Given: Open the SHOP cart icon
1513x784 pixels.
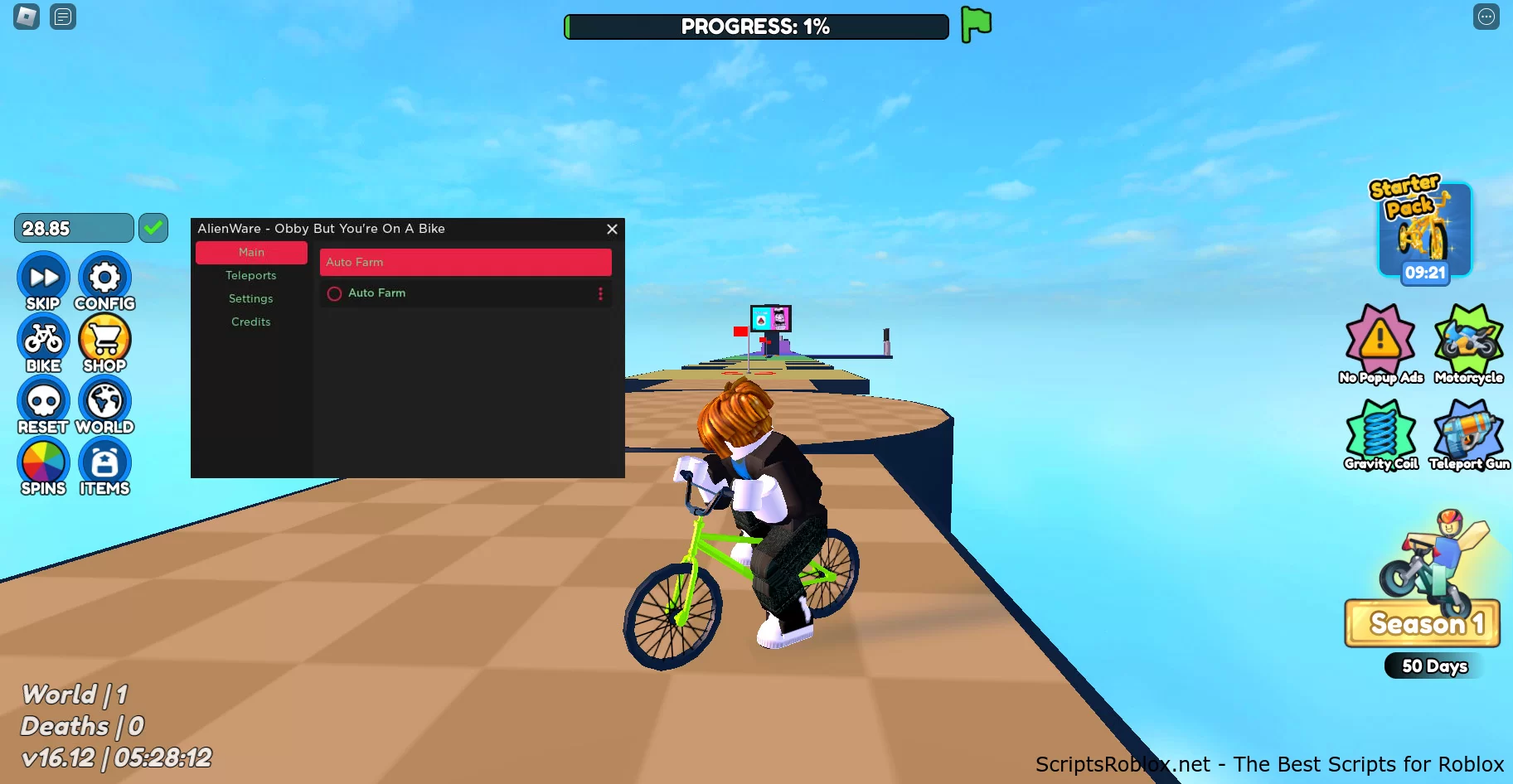Looking at the screenshot, I should (104, 340).
